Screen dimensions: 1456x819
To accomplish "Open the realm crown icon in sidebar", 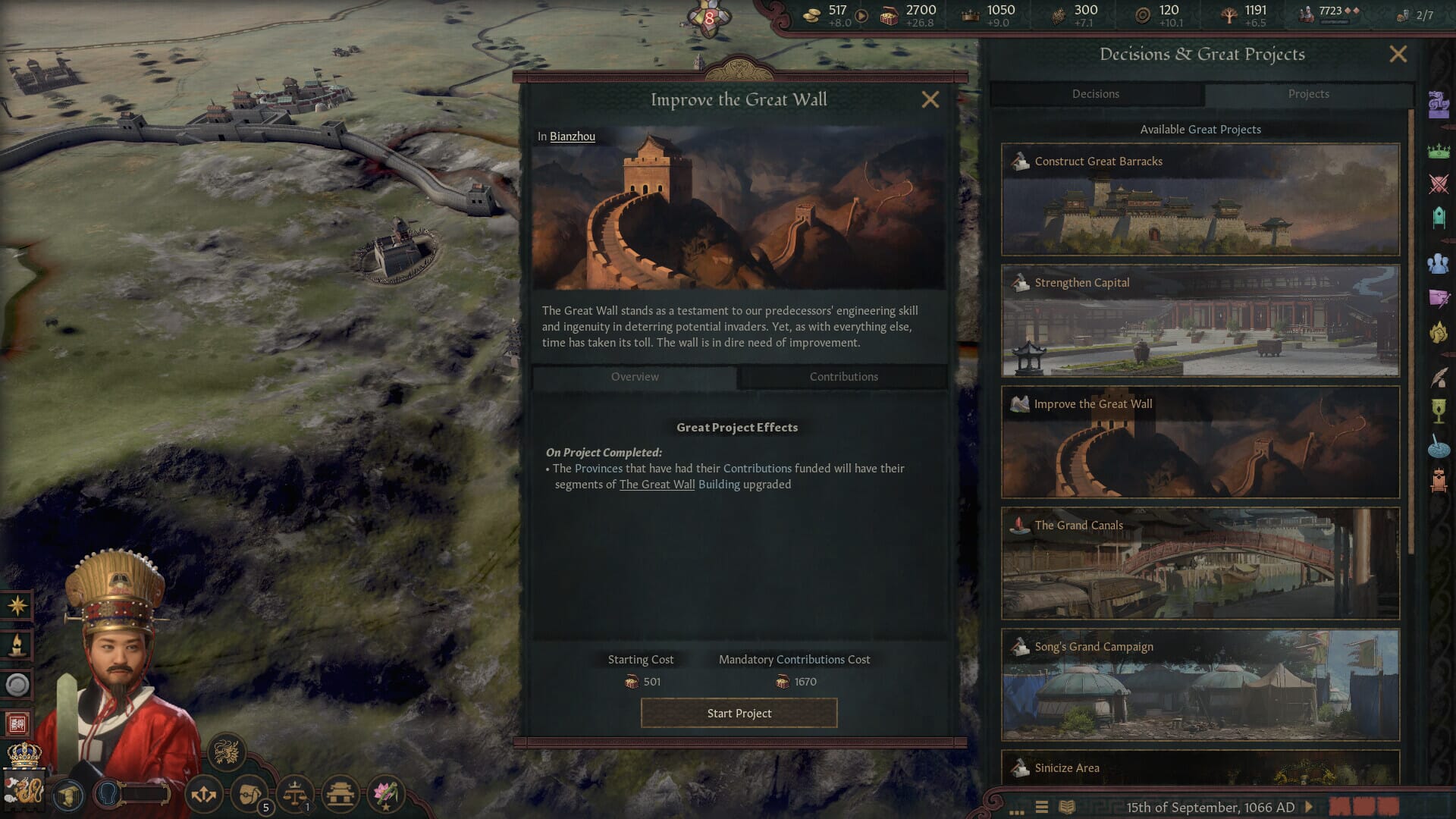I will coord(1439,151).
